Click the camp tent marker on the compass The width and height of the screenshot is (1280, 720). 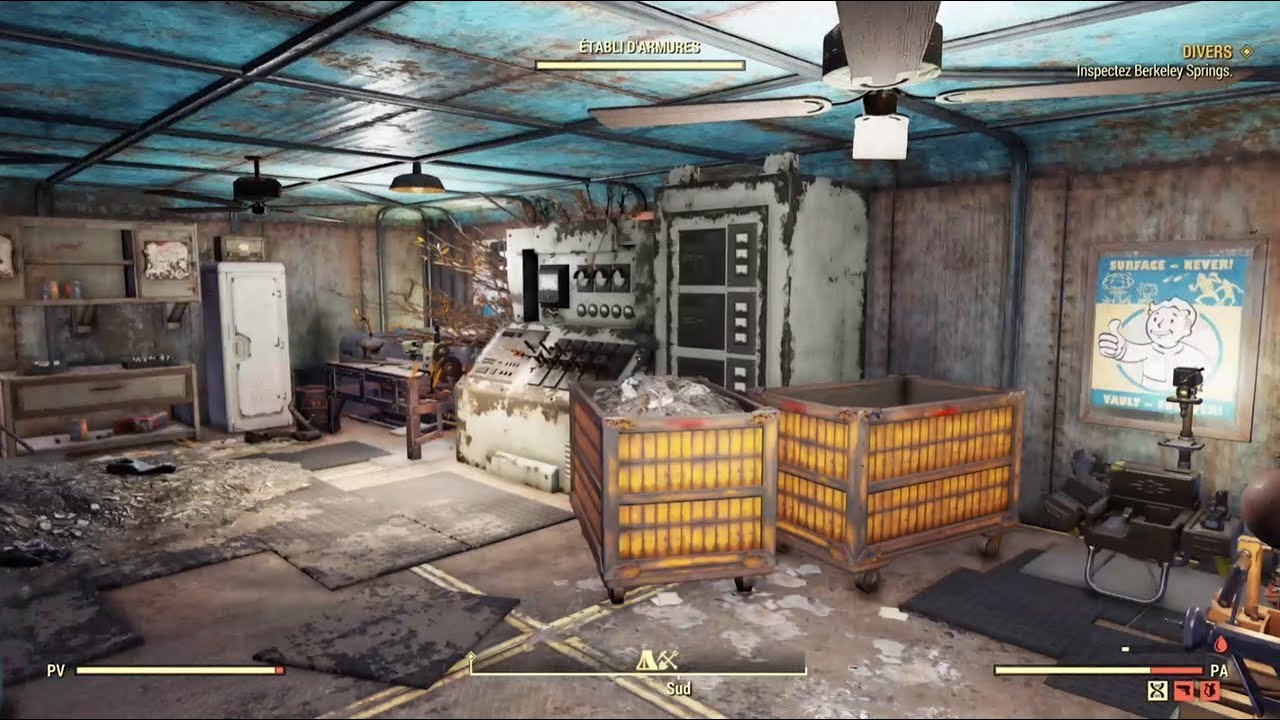click(648, 660)
